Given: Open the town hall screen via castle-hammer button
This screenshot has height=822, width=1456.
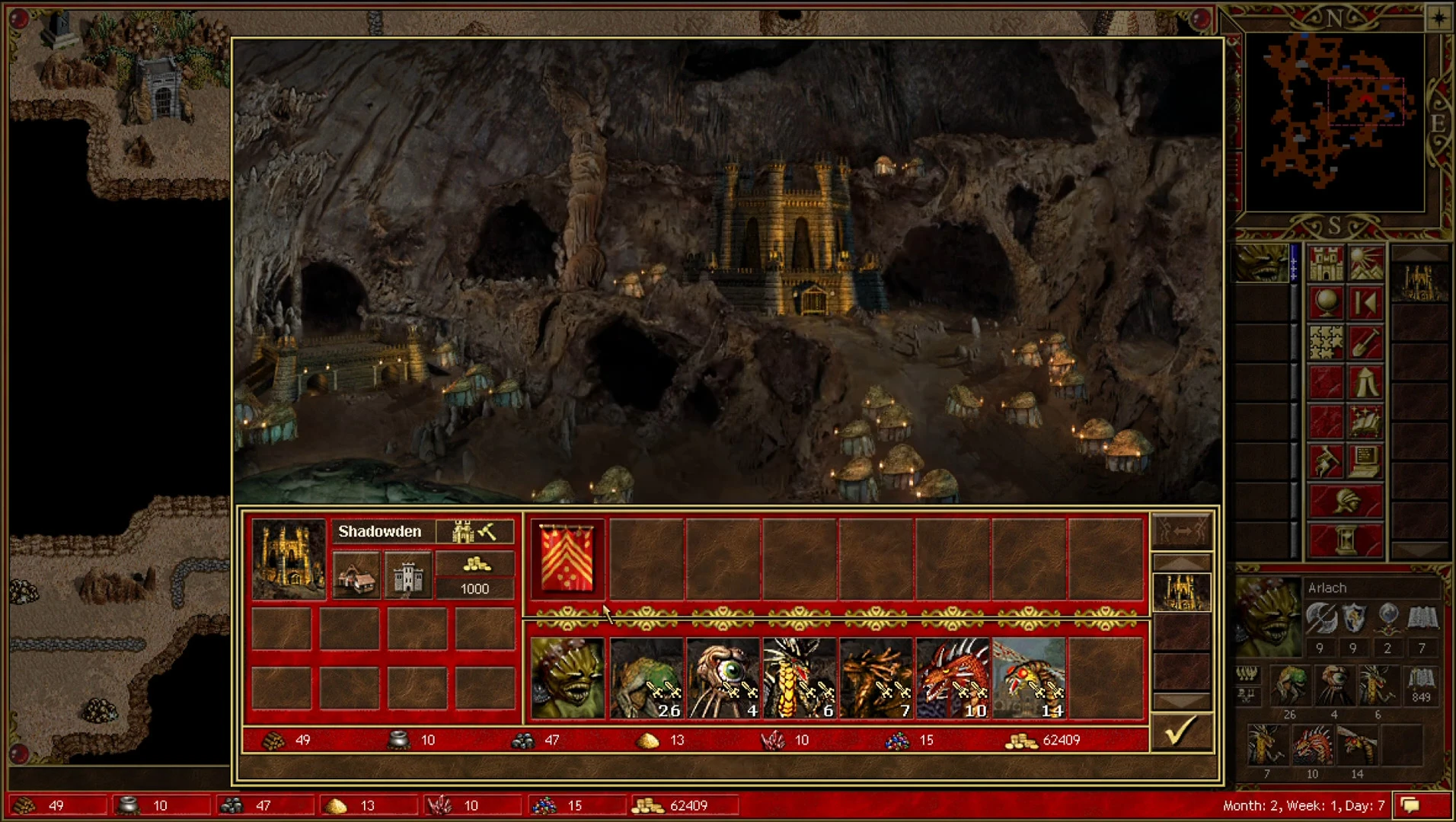Looking at the screenshot, I should [476, 531].
